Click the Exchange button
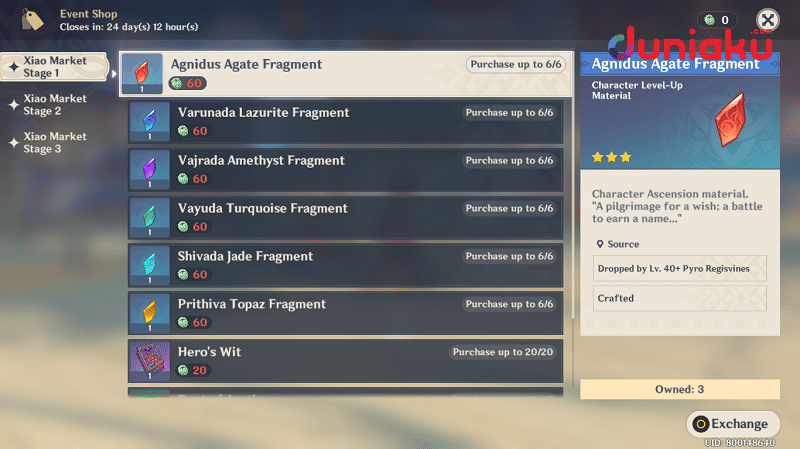This screenshot has height=449, width=800. (x=733, y=424)
